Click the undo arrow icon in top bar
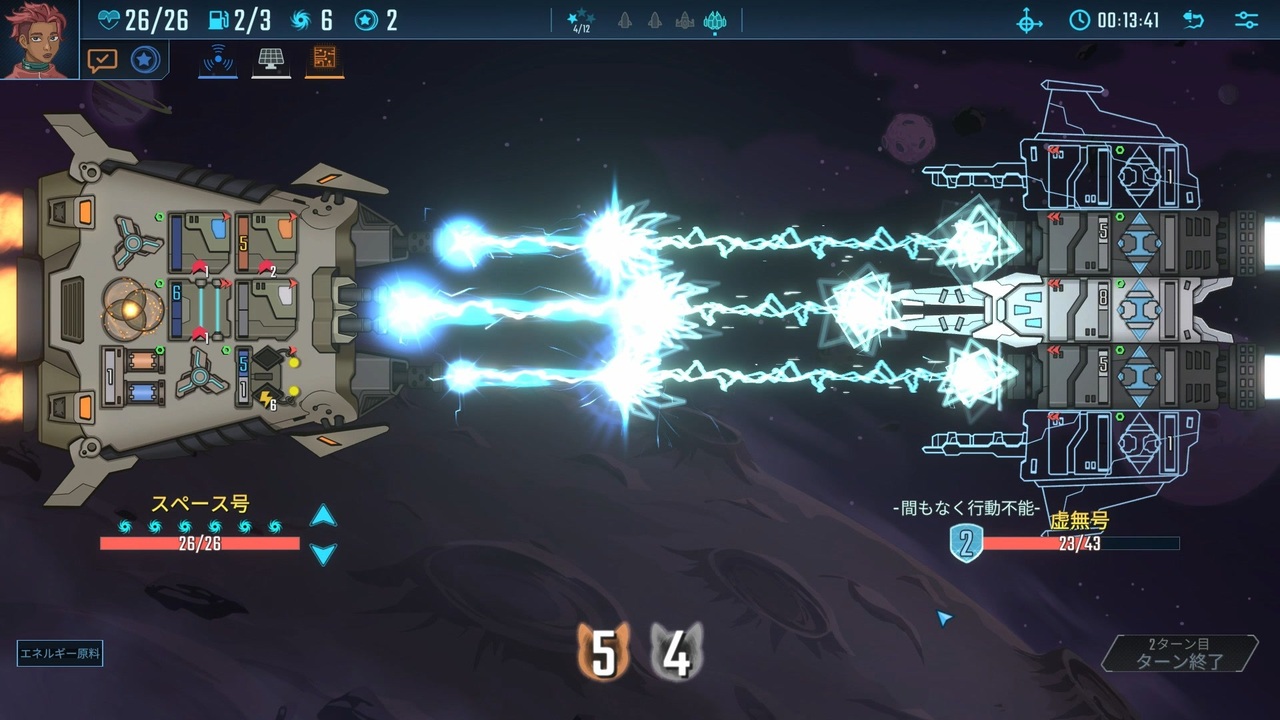The width and height of the screenshot is (1280, 720). click(1193, 20)
